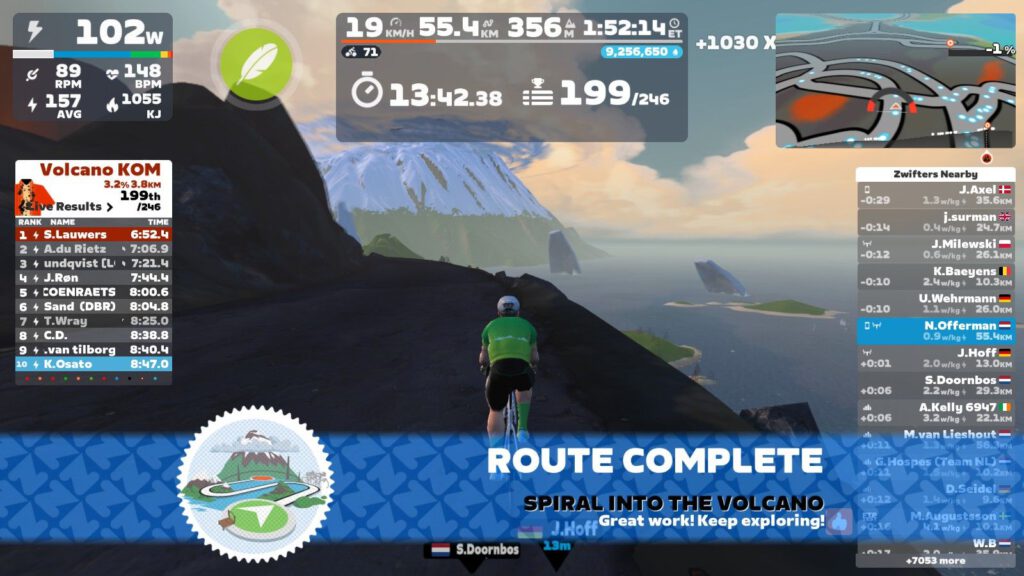Choose T.Wray in the KOM results
1024x576 pixels.
[93, 321]
